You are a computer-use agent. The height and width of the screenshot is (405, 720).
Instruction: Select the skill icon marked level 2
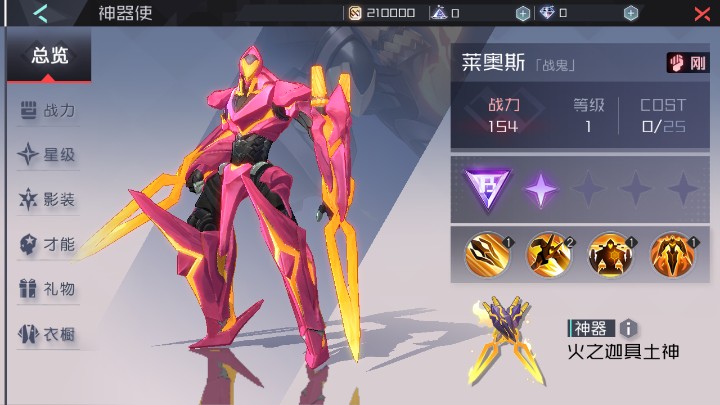point(549,253)
